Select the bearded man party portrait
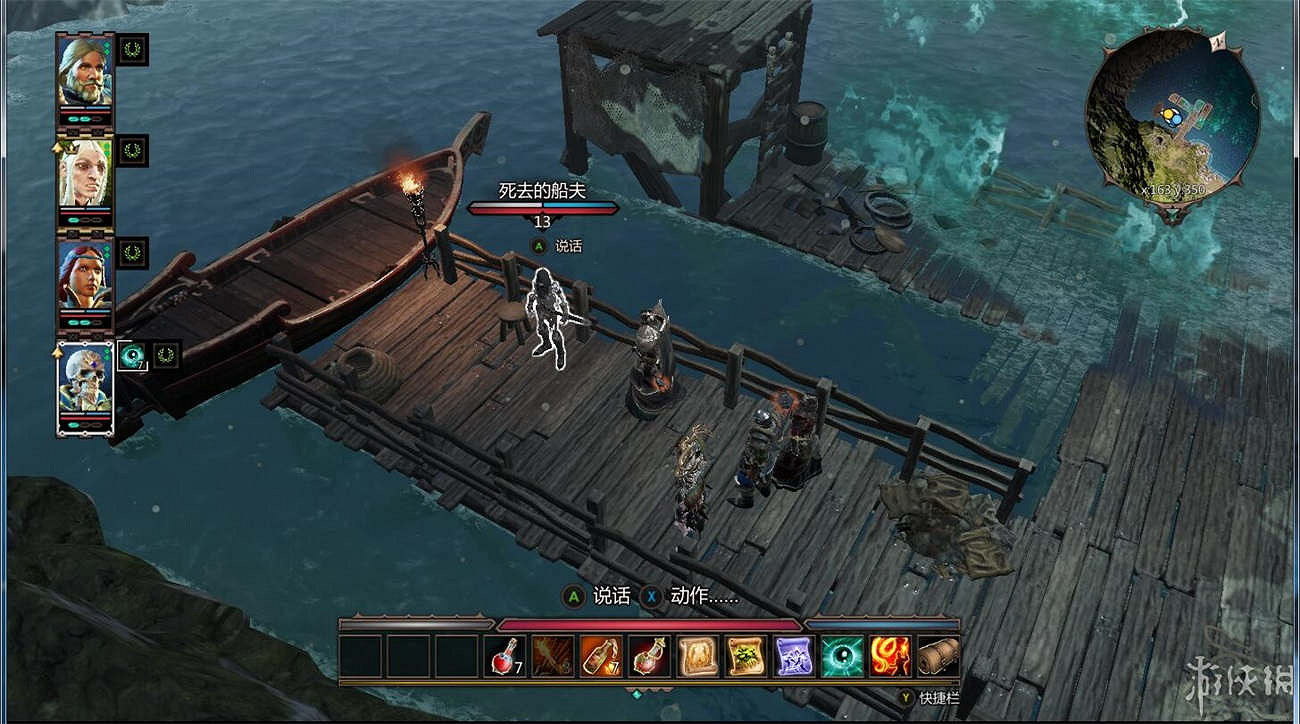1300x724 pixels. point(85,71)
